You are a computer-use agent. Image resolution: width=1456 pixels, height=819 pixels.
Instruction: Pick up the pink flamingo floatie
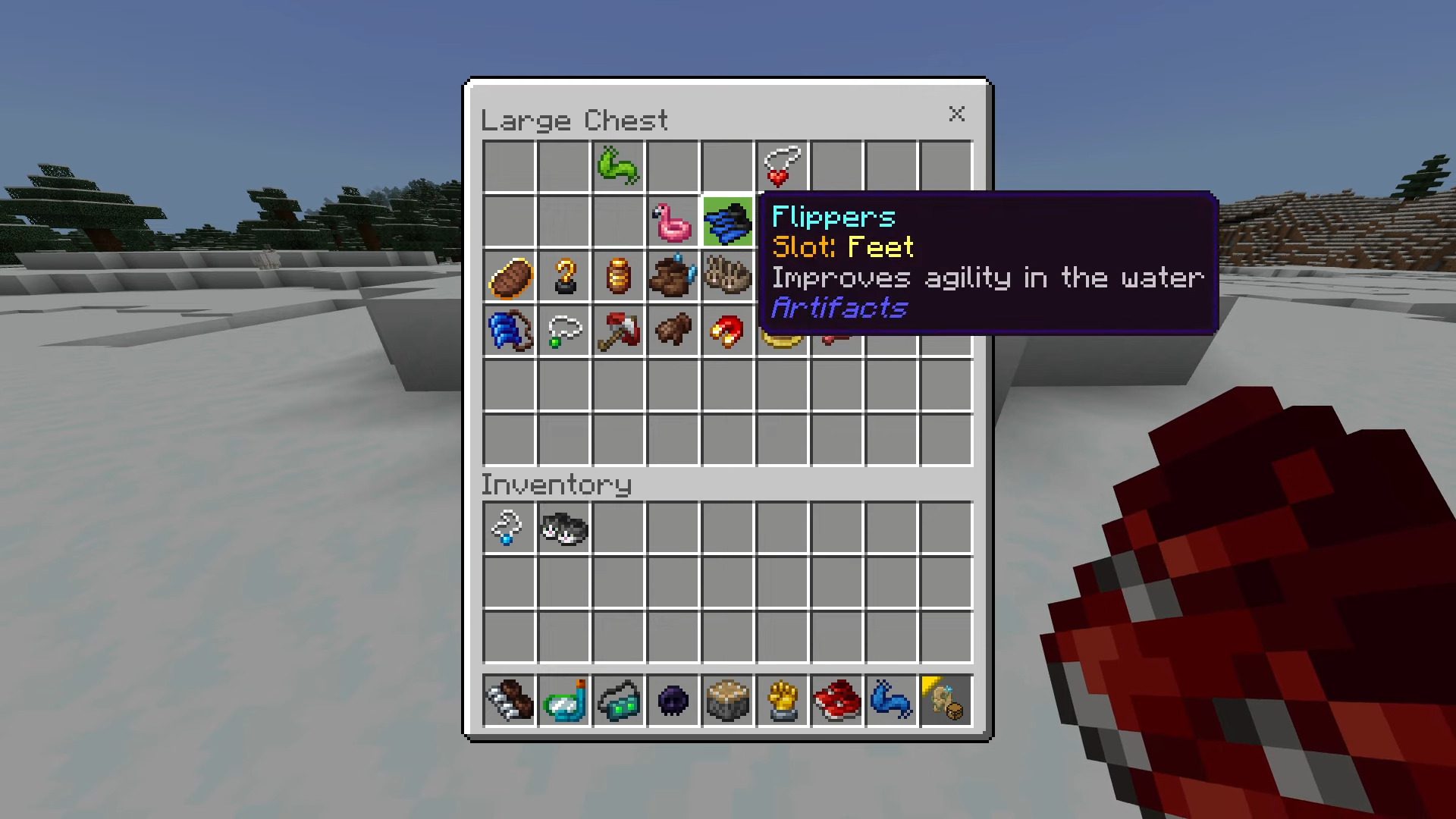coord(673,221)
